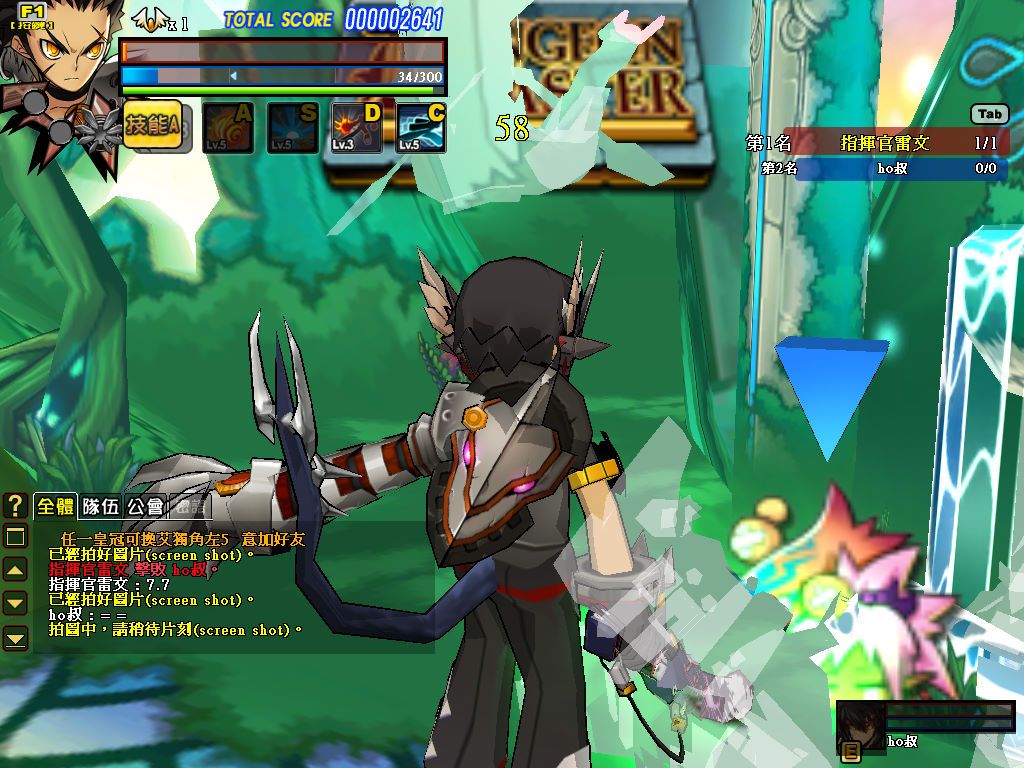Select the first-place 指揮官雷文 ranking row

(878, 143)
